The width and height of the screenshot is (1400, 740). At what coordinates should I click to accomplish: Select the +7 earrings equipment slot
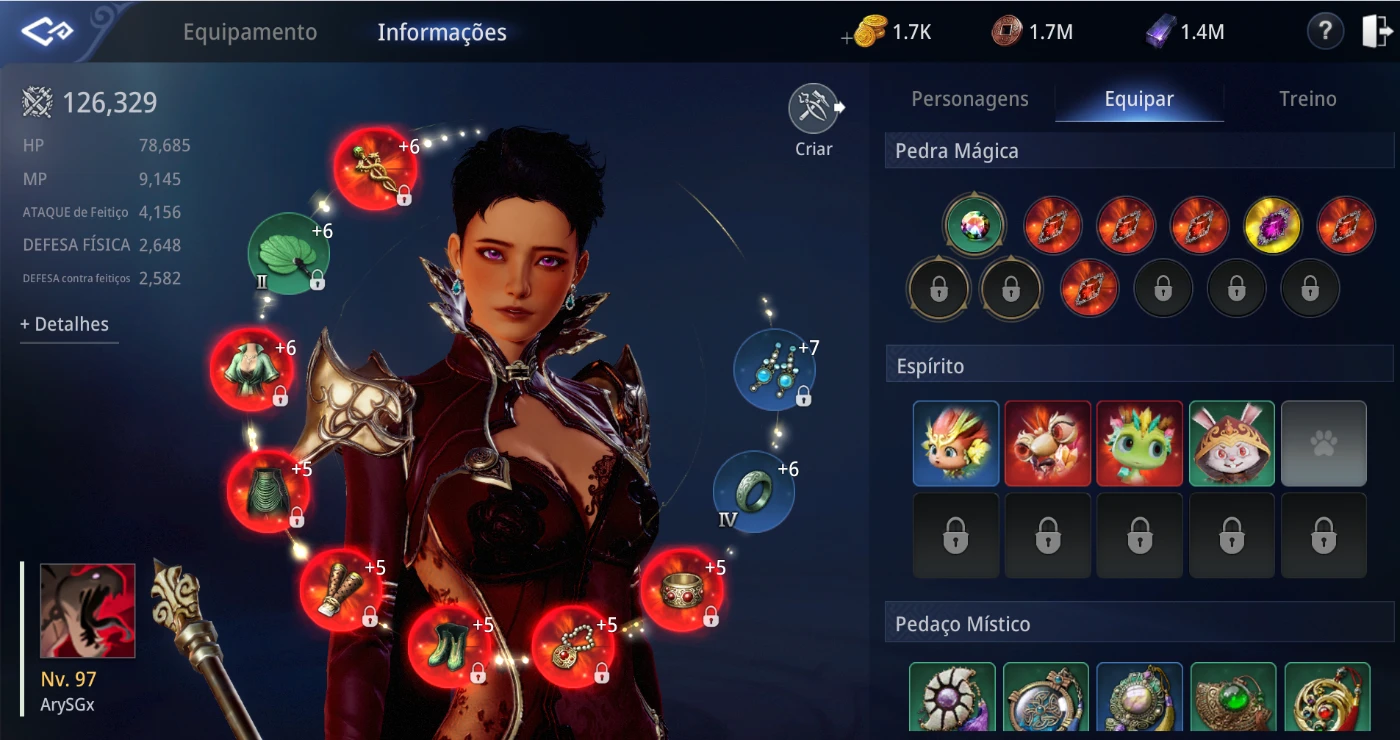click(x=774, y=370)
